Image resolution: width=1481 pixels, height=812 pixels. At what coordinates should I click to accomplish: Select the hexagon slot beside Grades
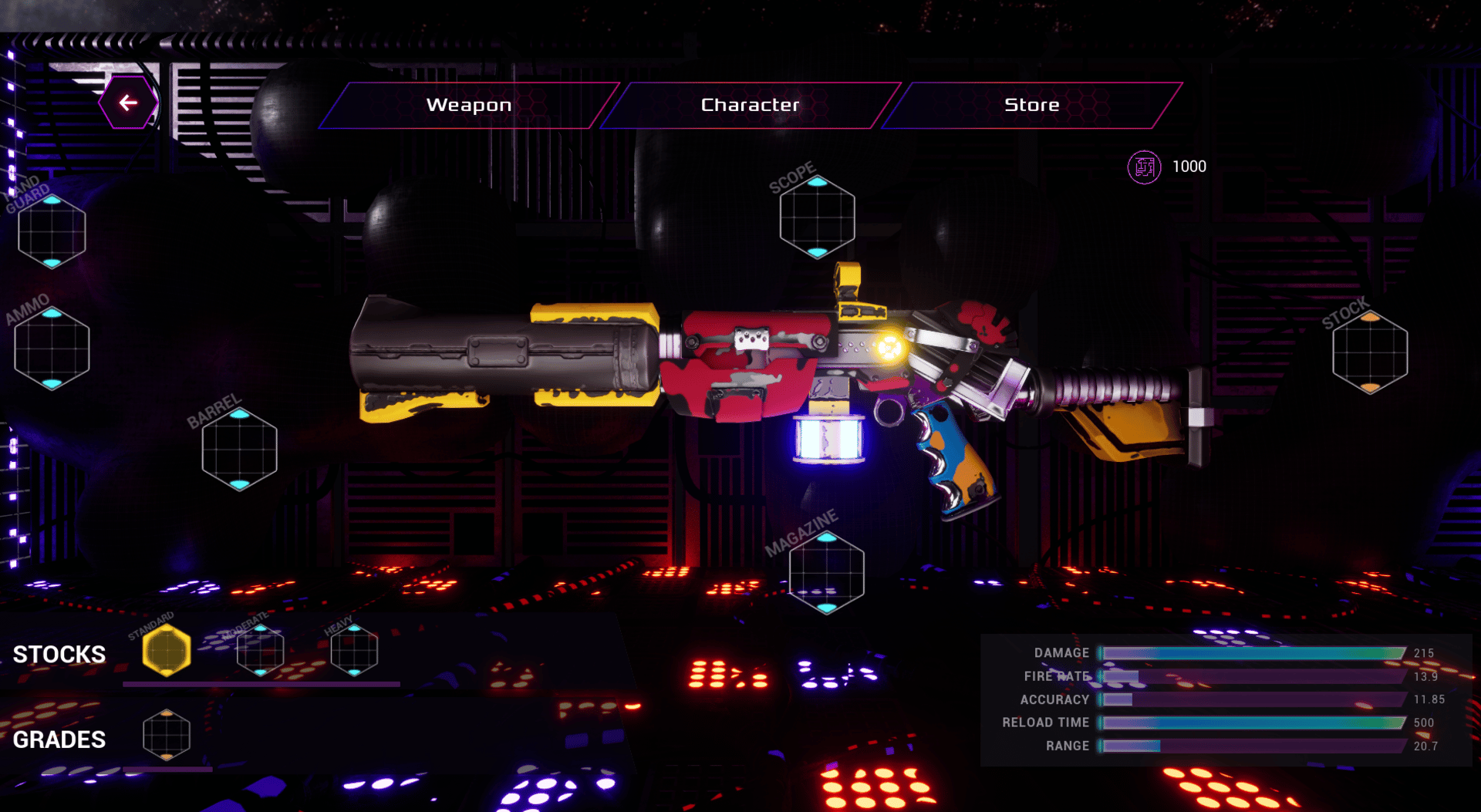point(167,735)
